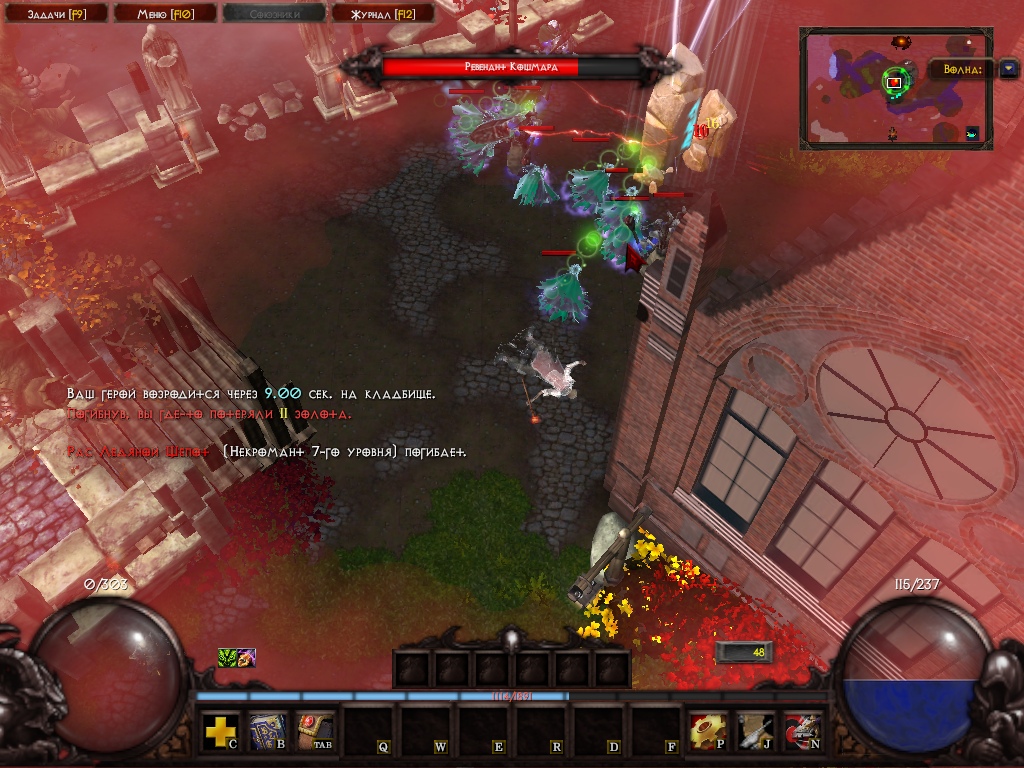Select the sword and scroll icon

755,731
